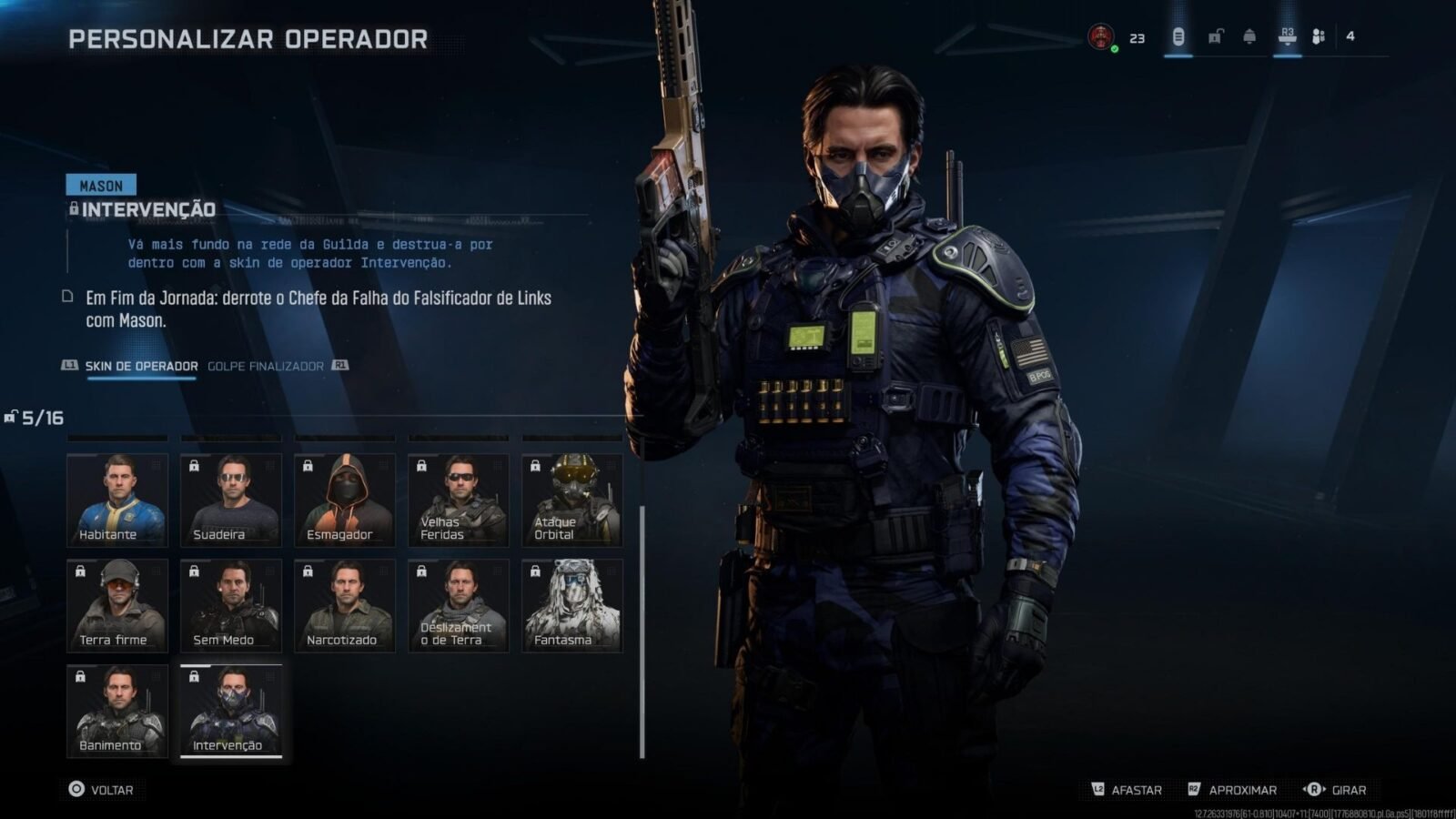The image size is (1456, 819).
Task: Open the main menu list icon
Action: (x=1178, y=36)
